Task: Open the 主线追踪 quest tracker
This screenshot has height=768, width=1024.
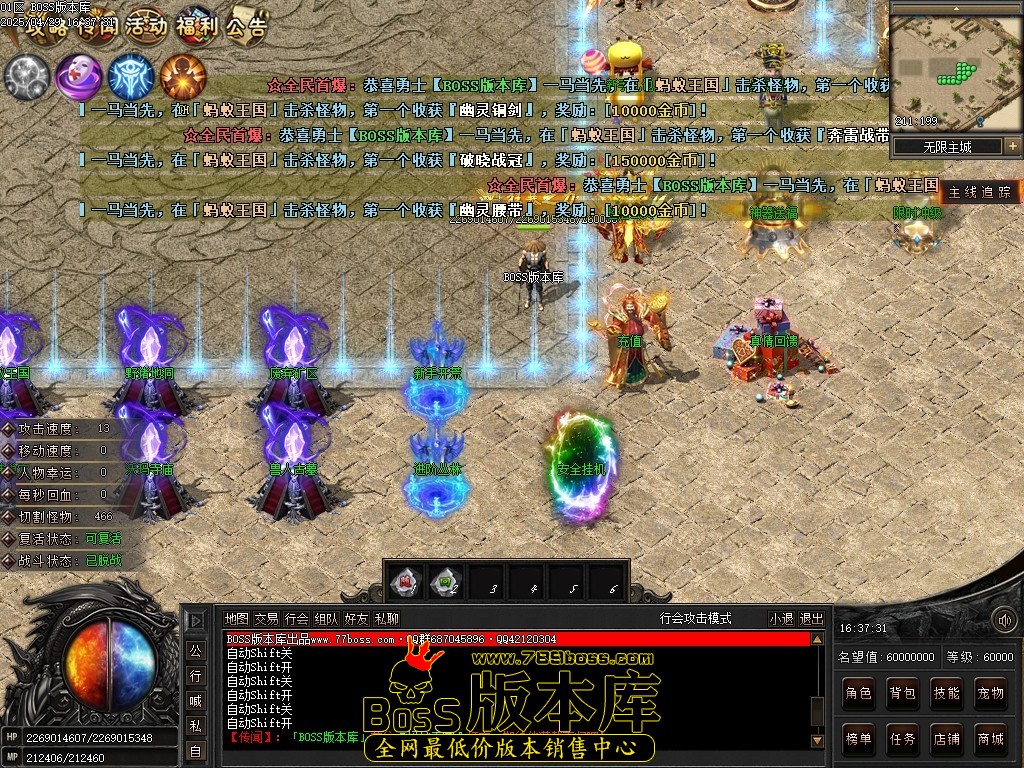Action: click(x=980, y=192)
